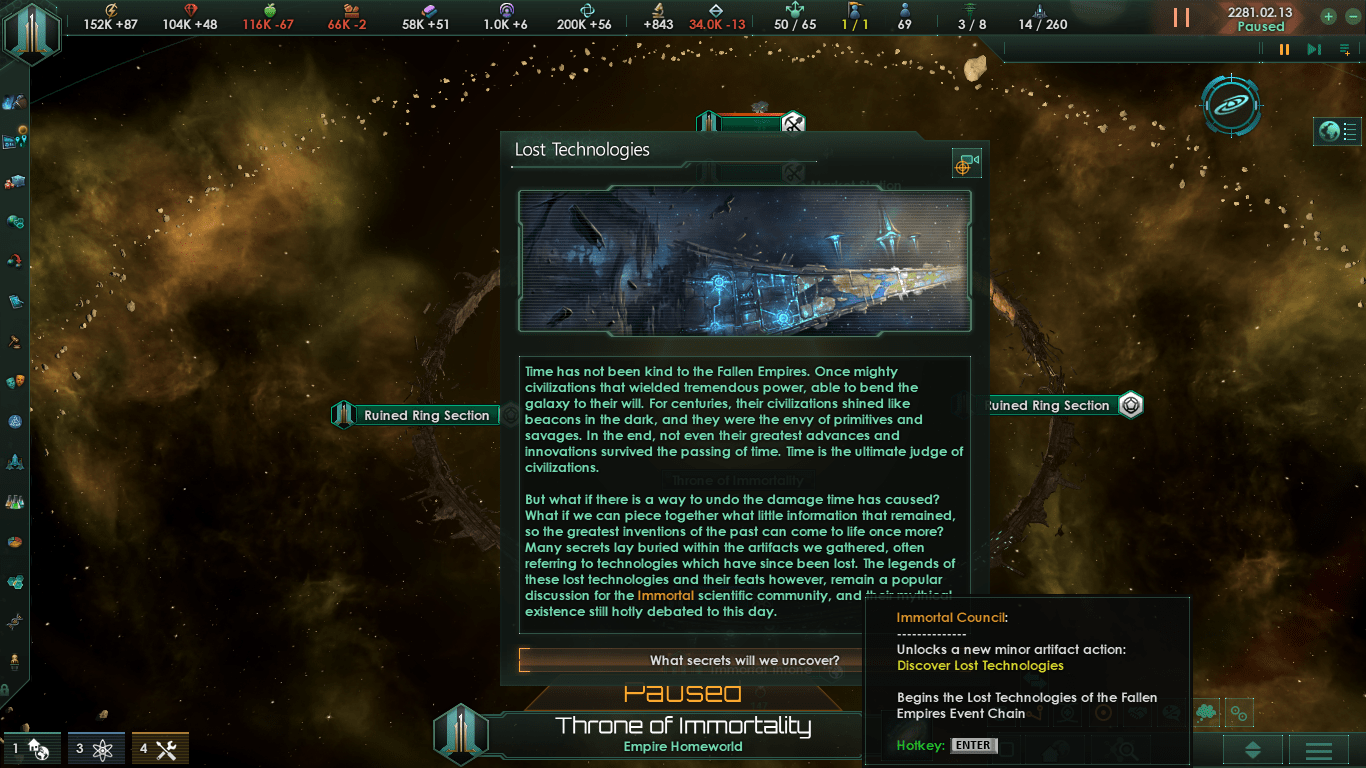1366x768 pixels.
Task: Select the right Ruined Ring Section label
Action: [1047, 405]
